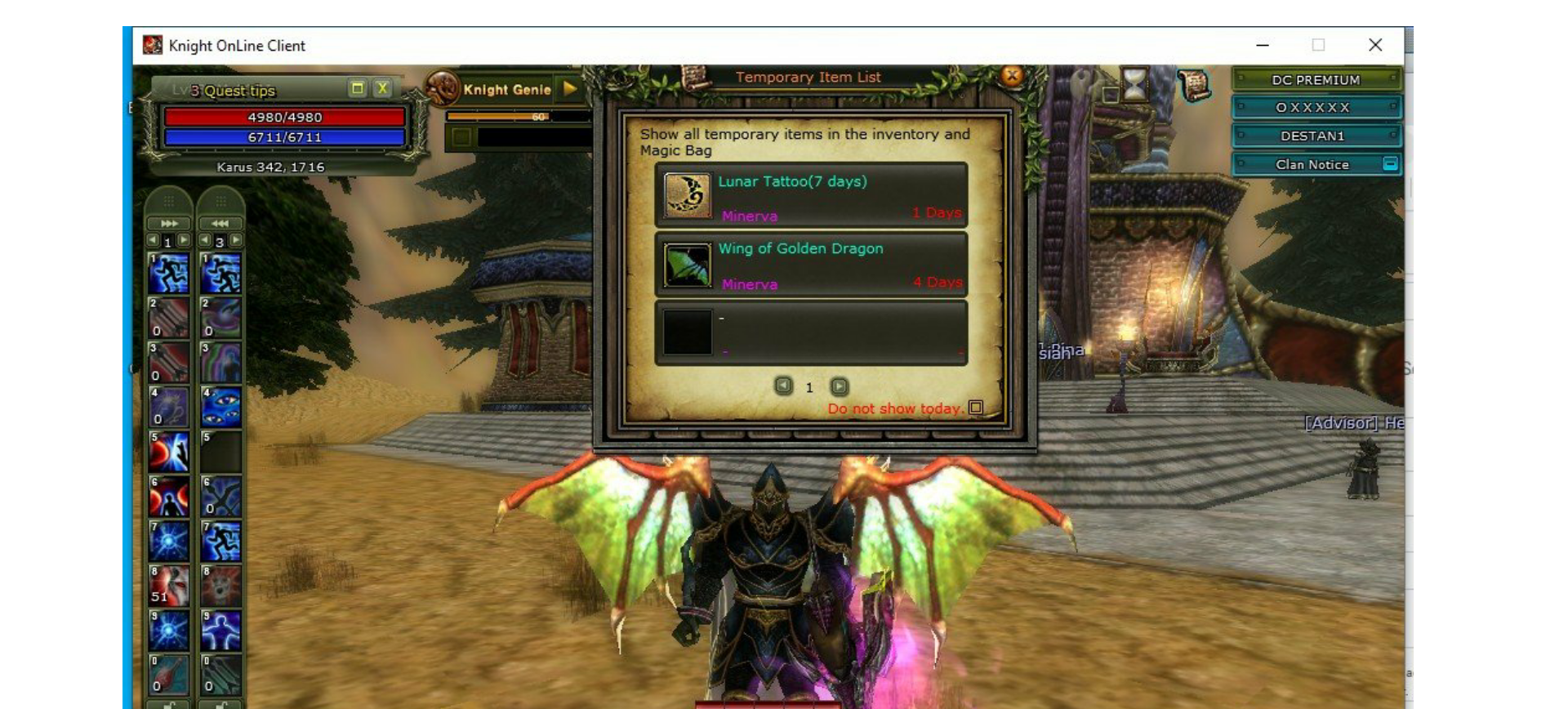Enable the Do not show today checkbox
Image resolution: width=1568 pixels, height=709 pixels.
coord(977,408)
